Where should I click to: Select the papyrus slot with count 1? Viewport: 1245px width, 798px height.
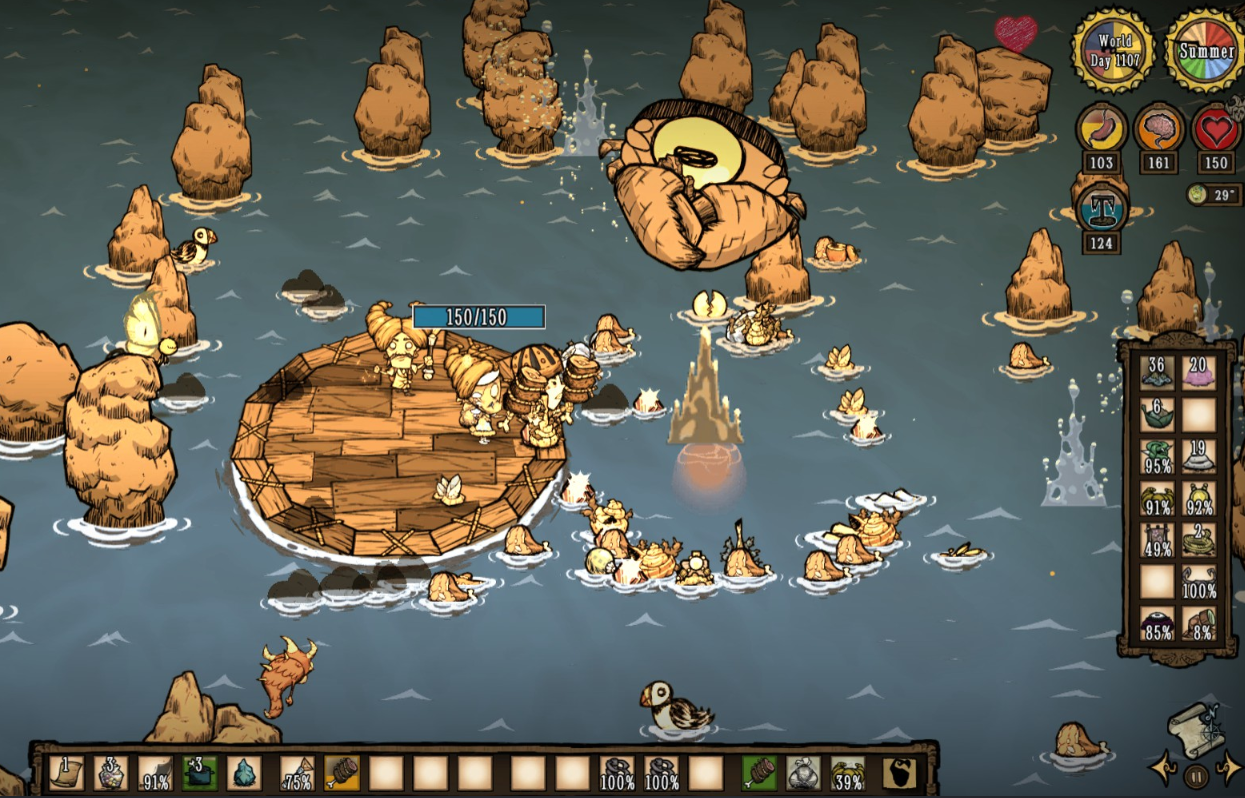(66, 773)
